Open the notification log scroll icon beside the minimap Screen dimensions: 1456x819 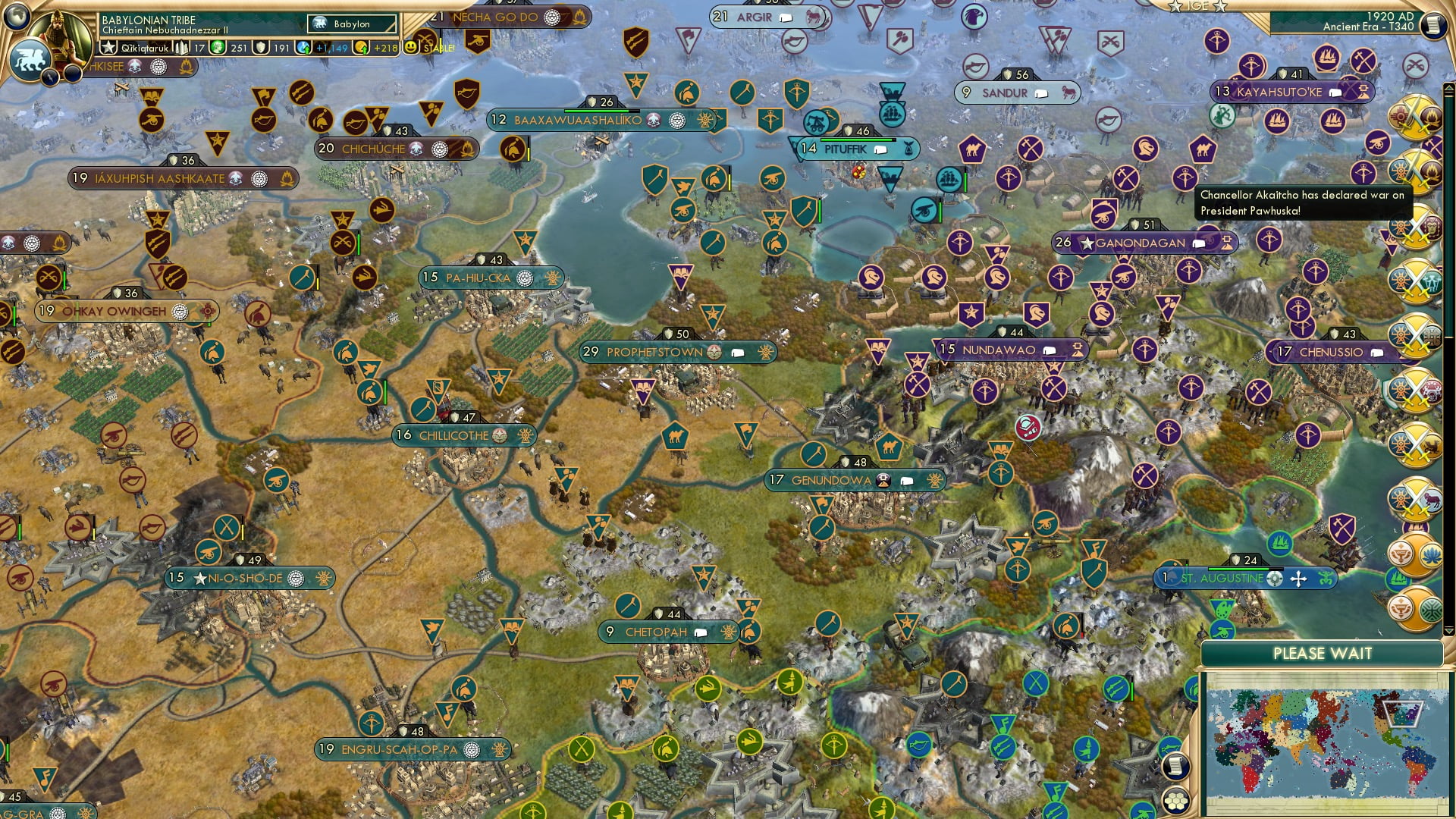coord(1176,767)
